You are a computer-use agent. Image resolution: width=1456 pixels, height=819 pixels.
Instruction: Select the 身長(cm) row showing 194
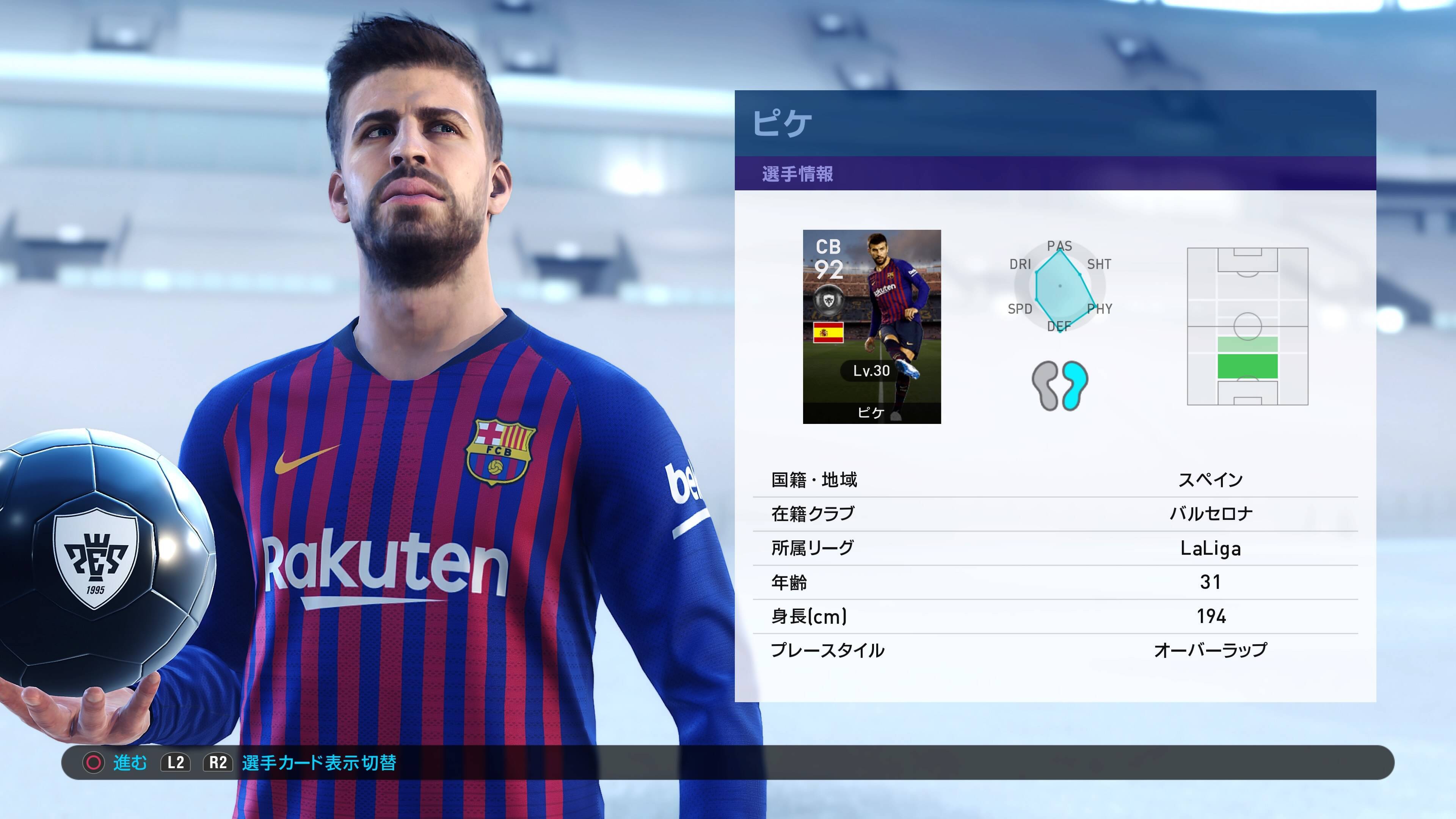pos(1055,616)
